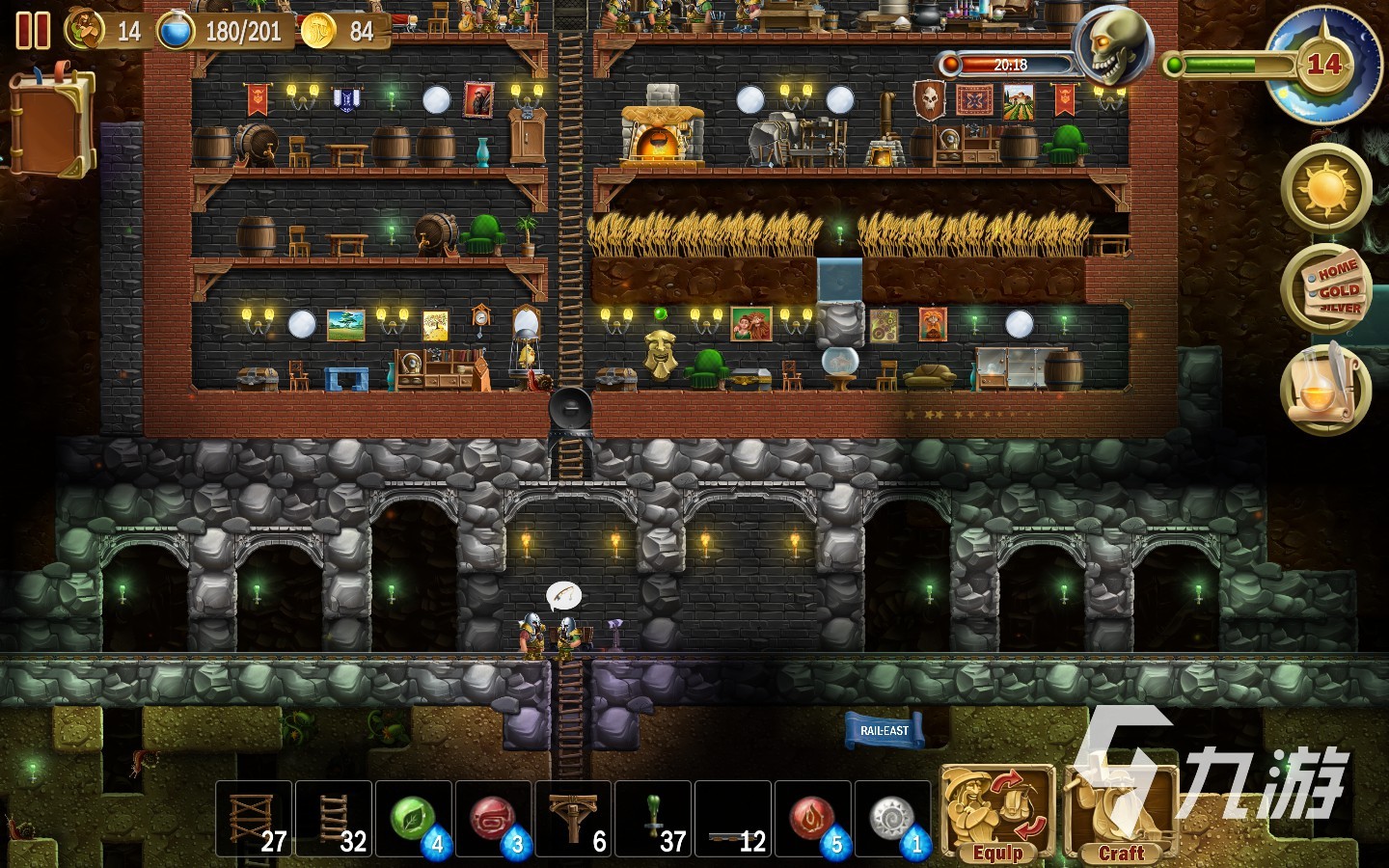Click the RAIL-EAST signpost marker

884,730
